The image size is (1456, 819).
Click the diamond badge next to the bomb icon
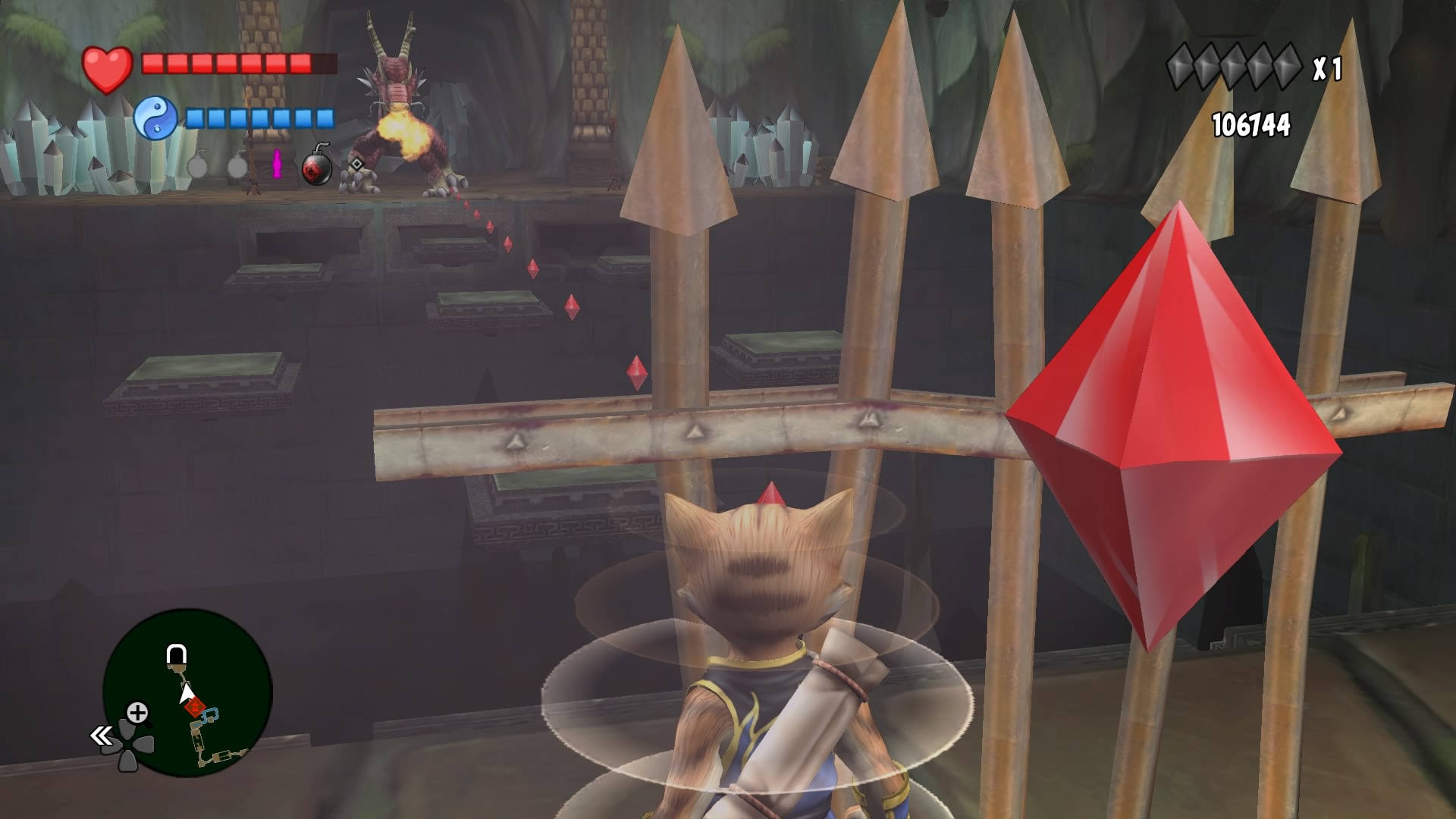click(355, 165)
